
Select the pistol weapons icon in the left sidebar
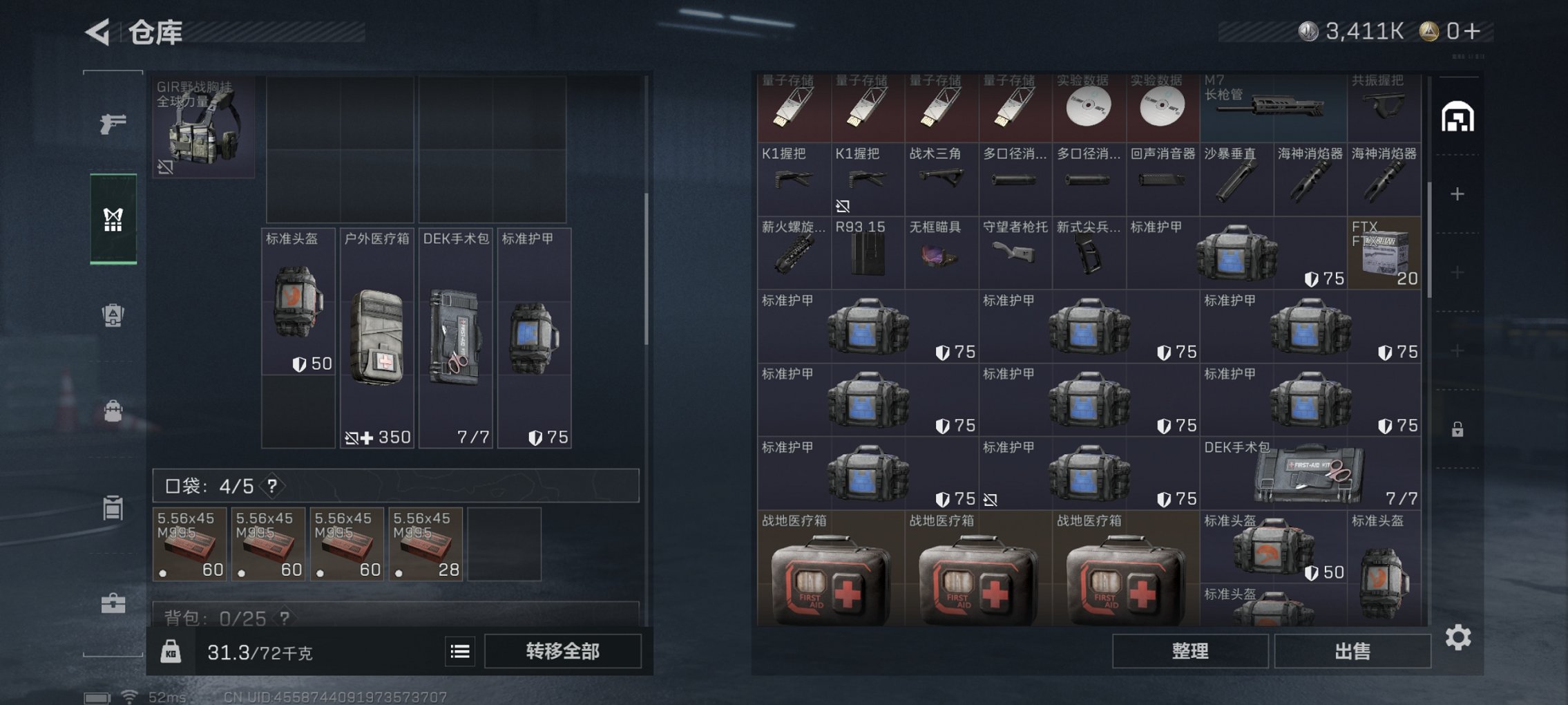113,123
